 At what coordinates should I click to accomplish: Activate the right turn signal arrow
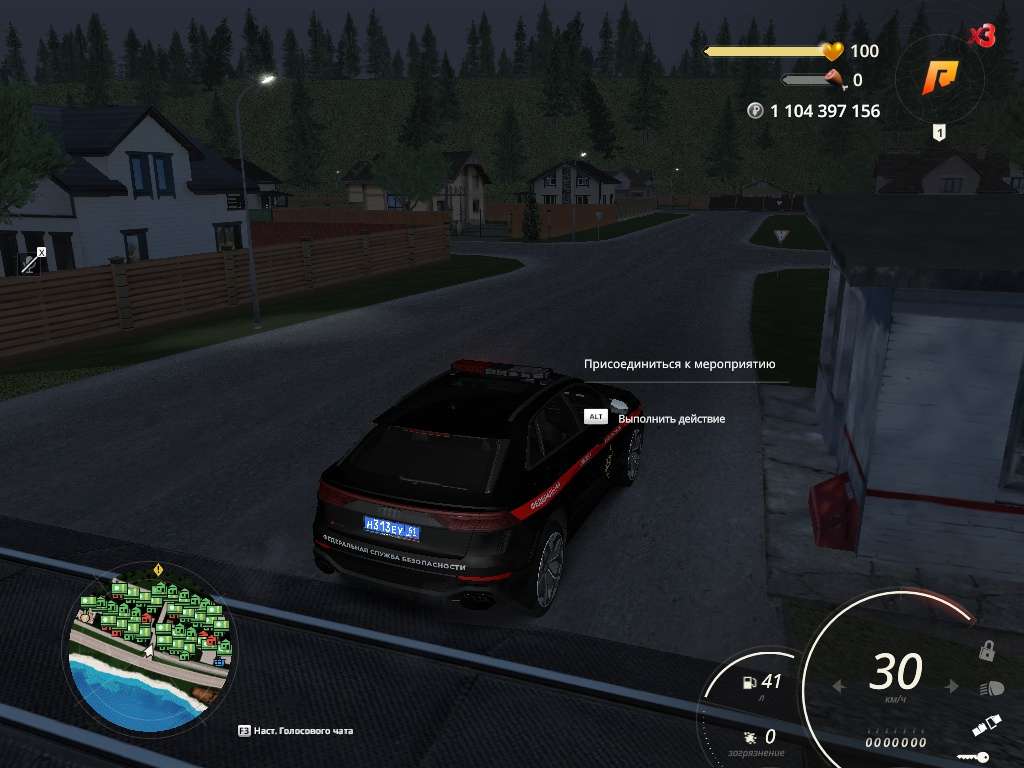(x=952, y=687)
